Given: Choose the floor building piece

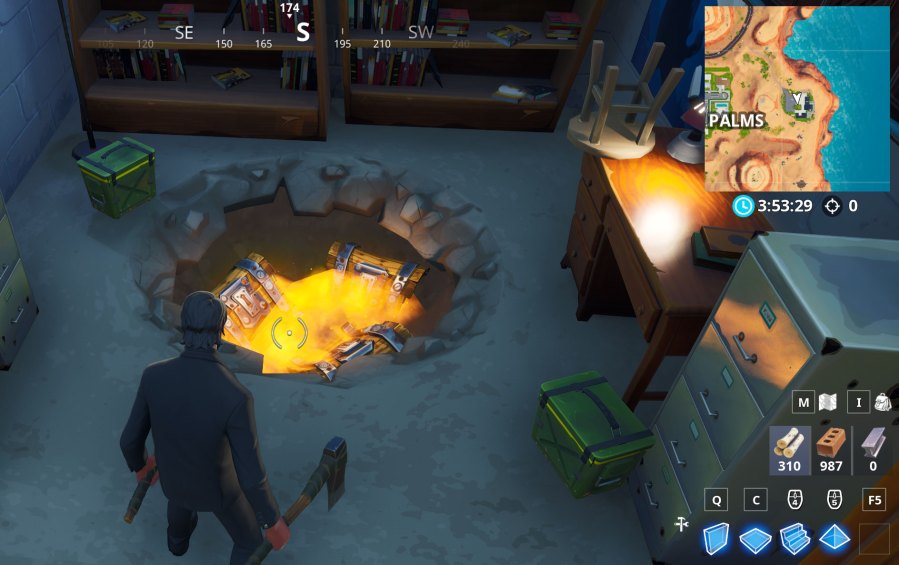Looking at the screenshot, I should pos(755,538).
